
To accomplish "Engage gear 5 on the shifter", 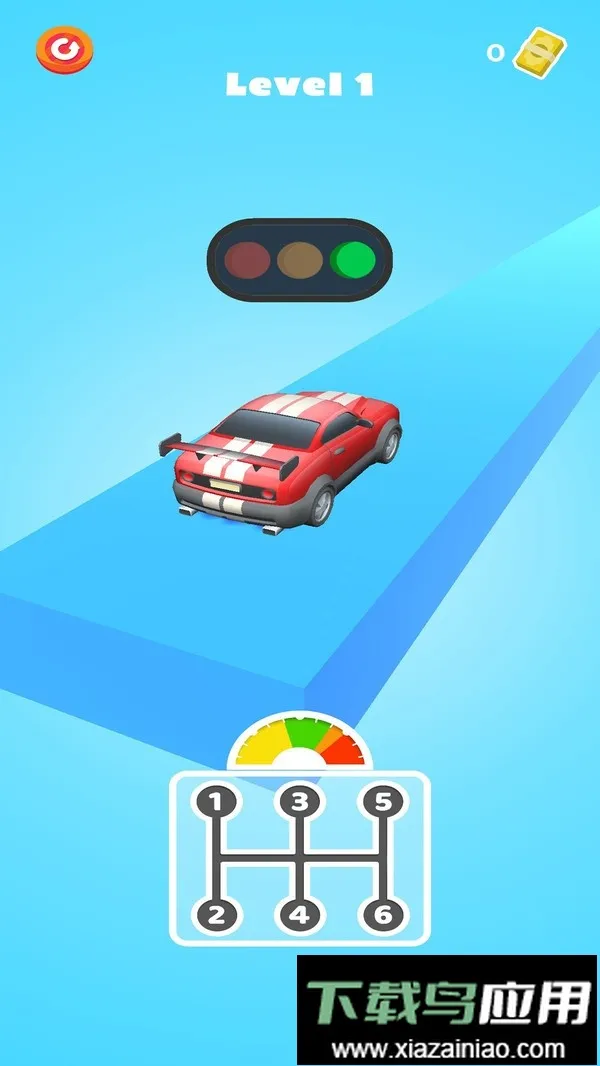I will pyautogui.click(x=380, y=801).
